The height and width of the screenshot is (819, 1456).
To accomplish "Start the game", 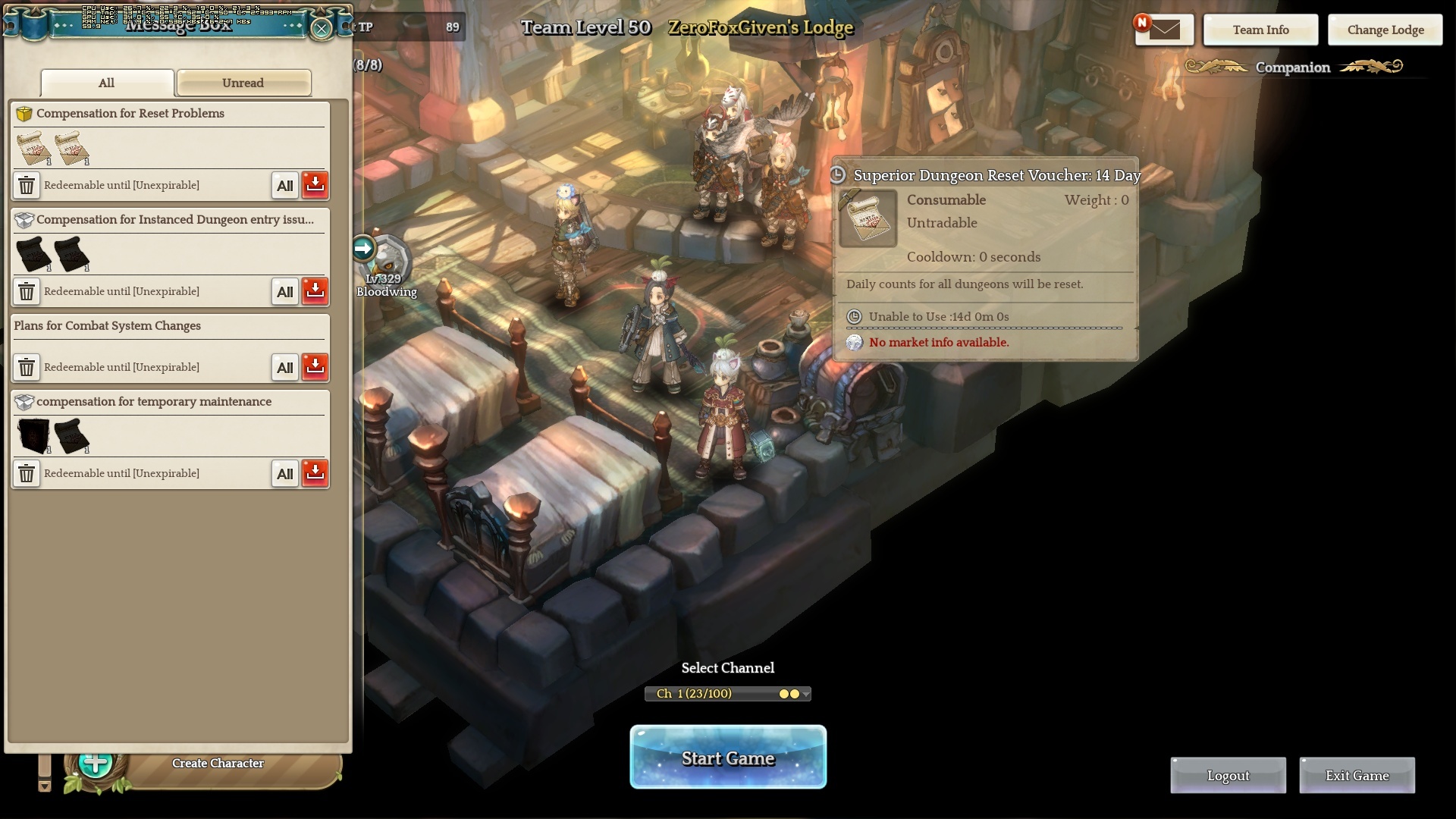I will pyautogui.click(x=727, y=758).
